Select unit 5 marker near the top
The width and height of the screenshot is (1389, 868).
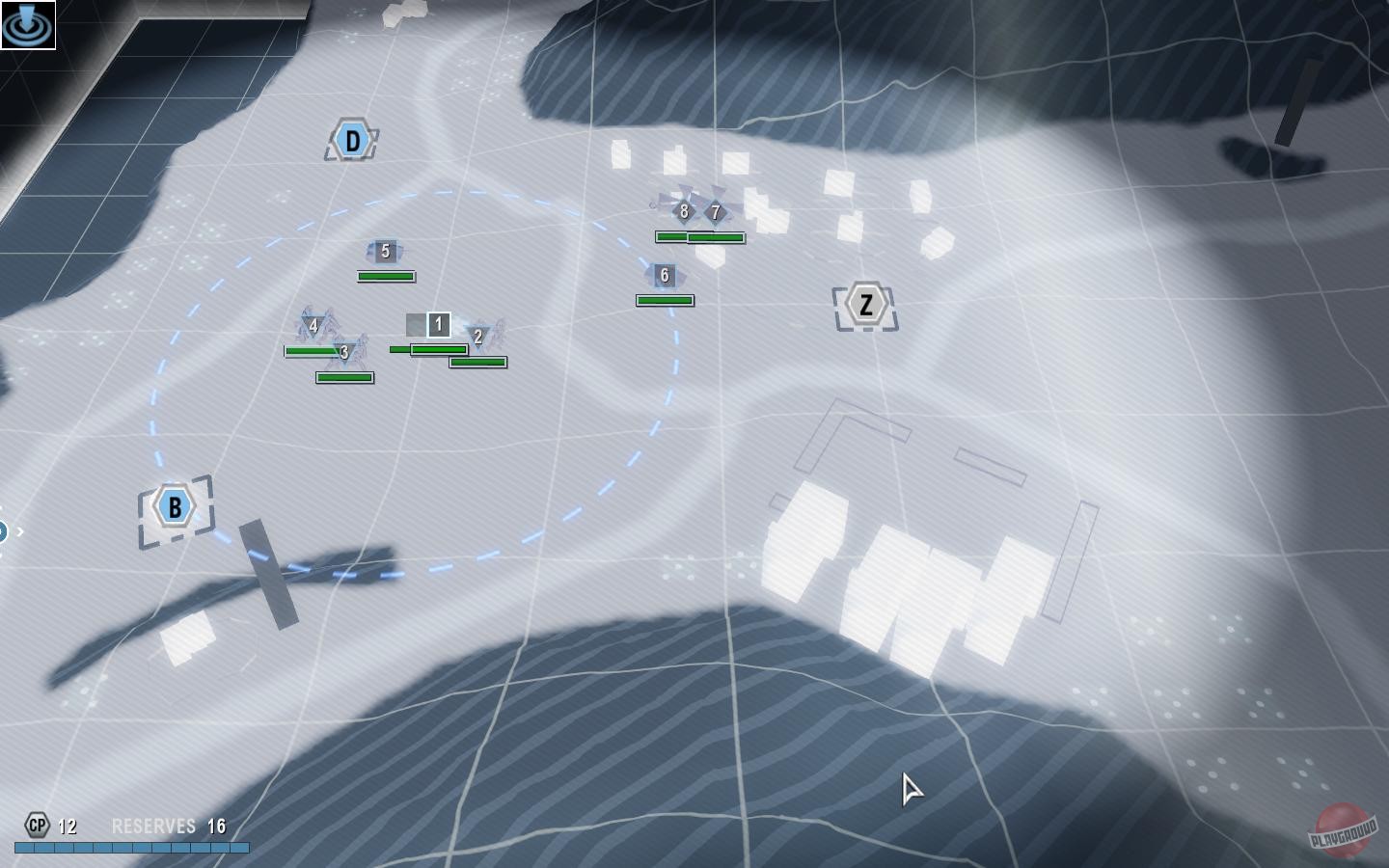coord(385,251)
